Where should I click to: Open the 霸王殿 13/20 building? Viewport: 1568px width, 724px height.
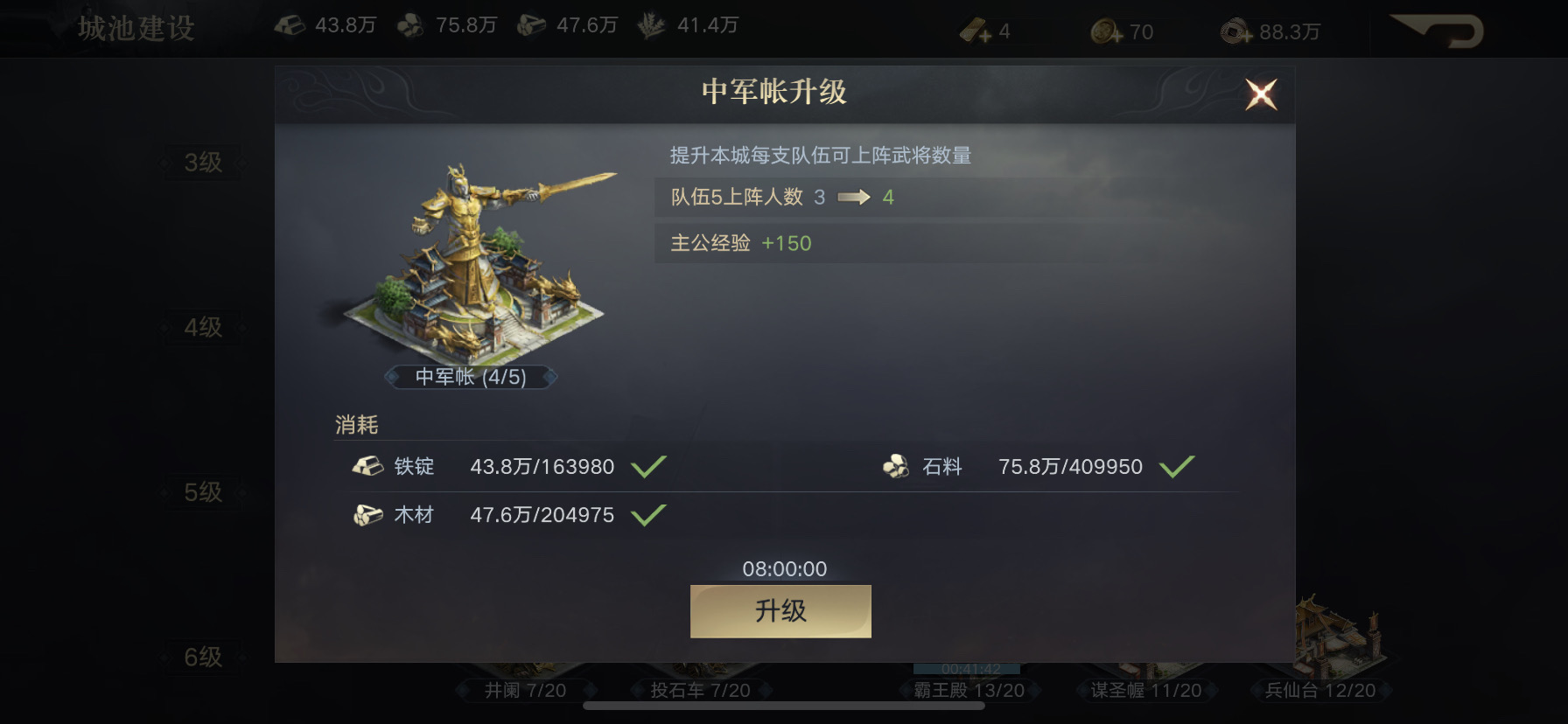coord(969,690)
